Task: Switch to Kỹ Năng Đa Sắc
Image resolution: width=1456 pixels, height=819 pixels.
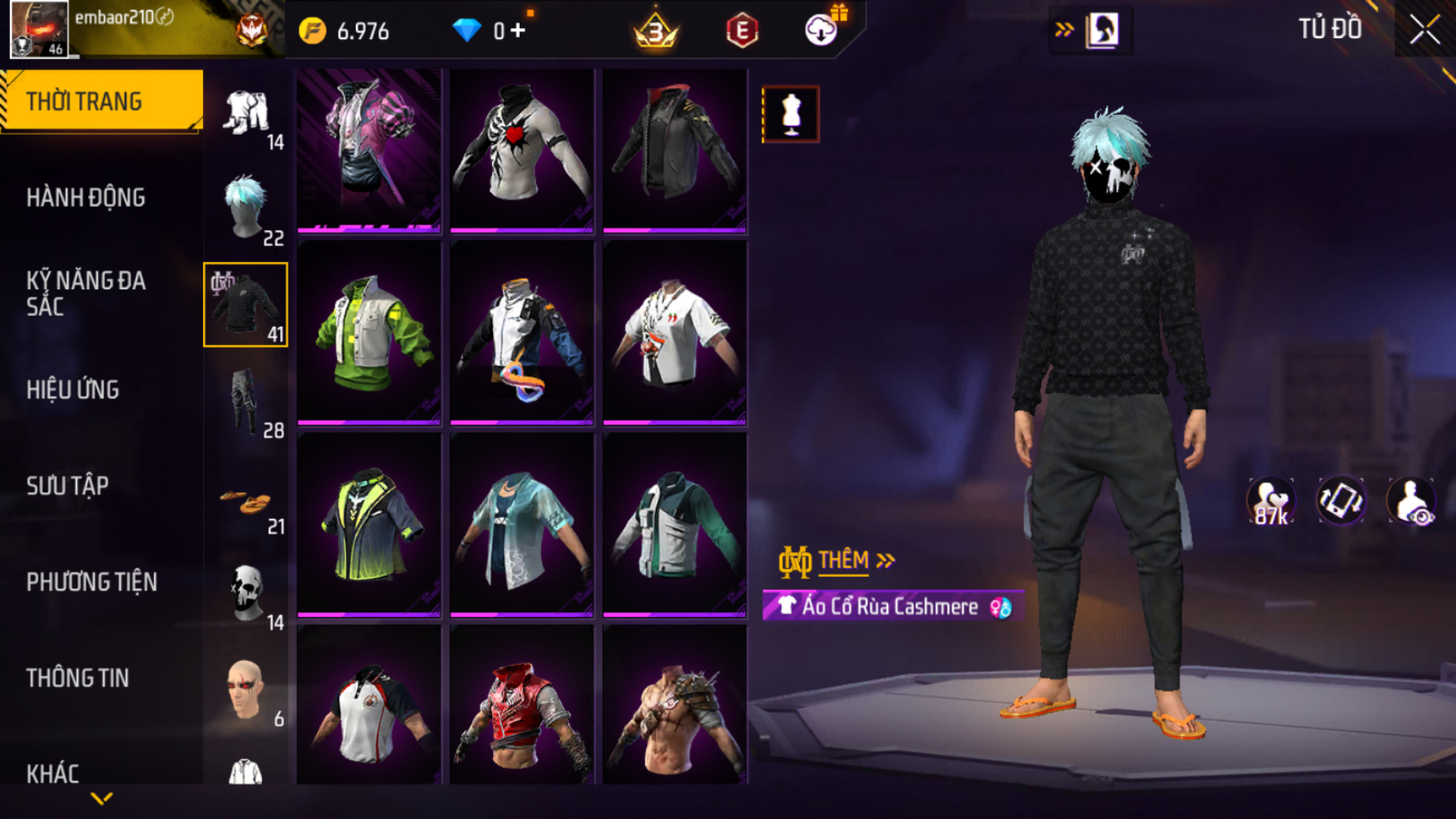Action: click(x=86, y=293)
